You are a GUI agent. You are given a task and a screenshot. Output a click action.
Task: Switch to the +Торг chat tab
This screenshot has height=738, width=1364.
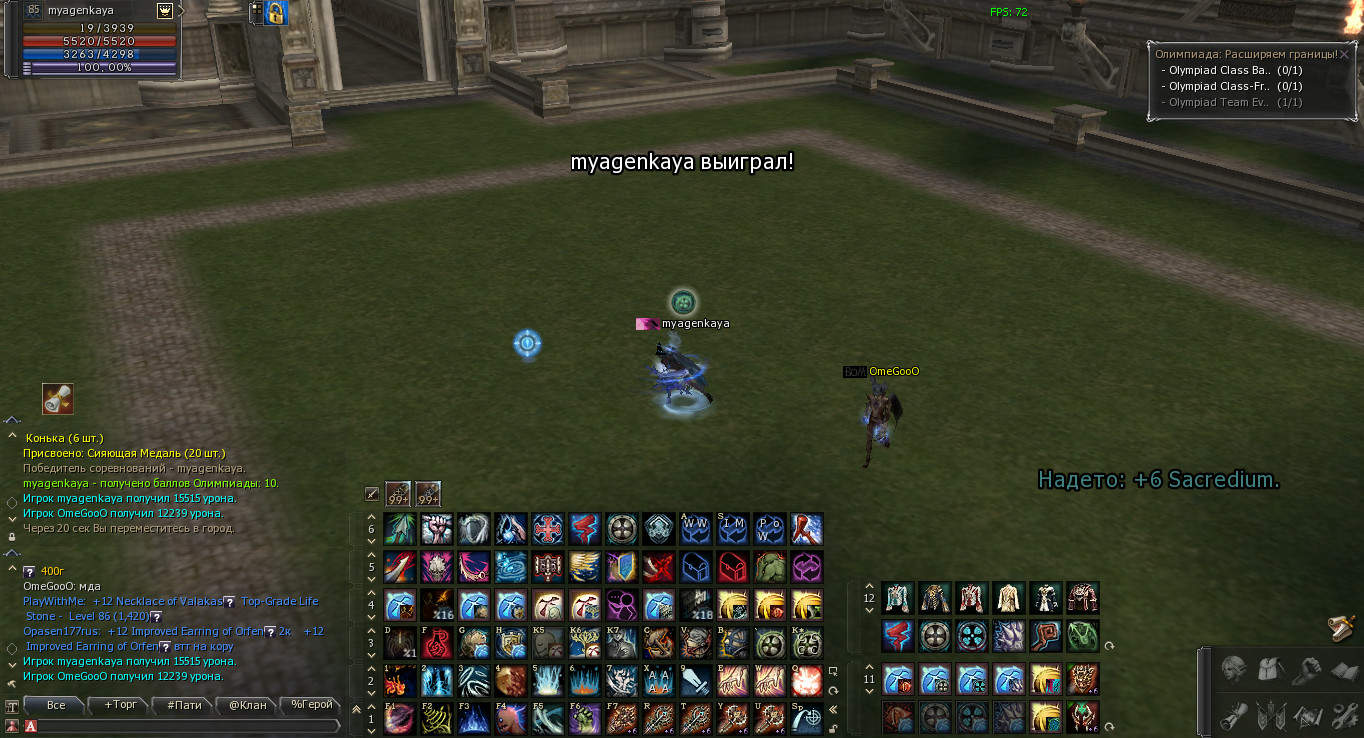click(x=120, y=705)
